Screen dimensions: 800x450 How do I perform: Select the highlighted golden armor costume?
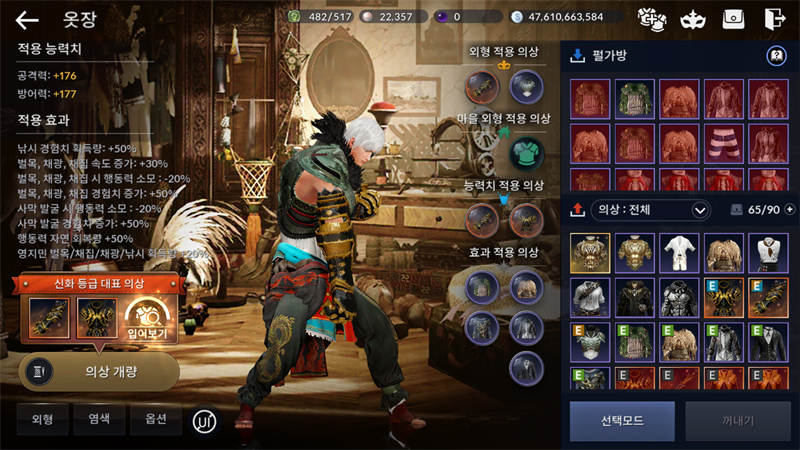point(590,253)
